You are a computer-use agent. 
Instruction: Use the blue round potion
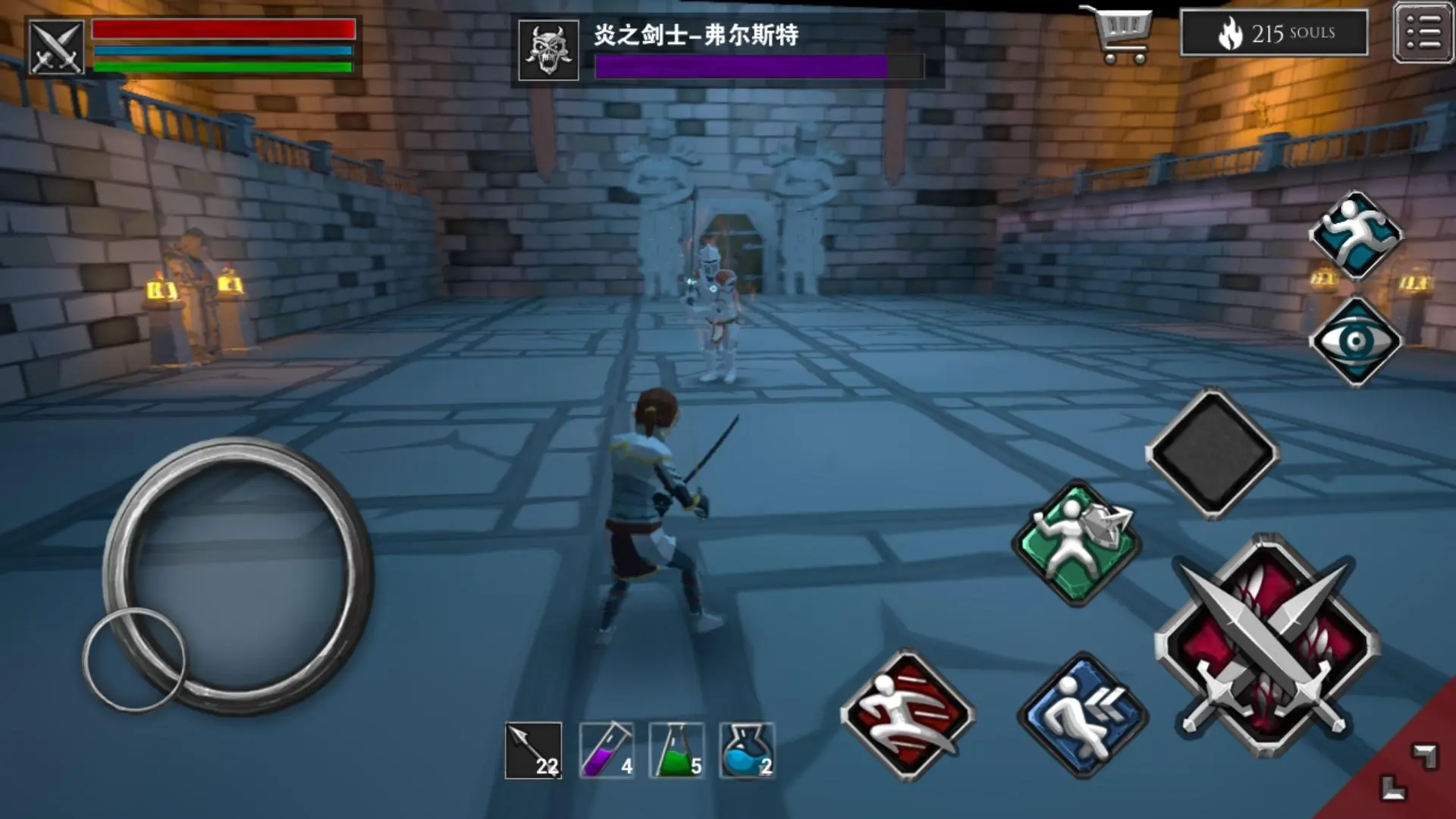[747, 751]
